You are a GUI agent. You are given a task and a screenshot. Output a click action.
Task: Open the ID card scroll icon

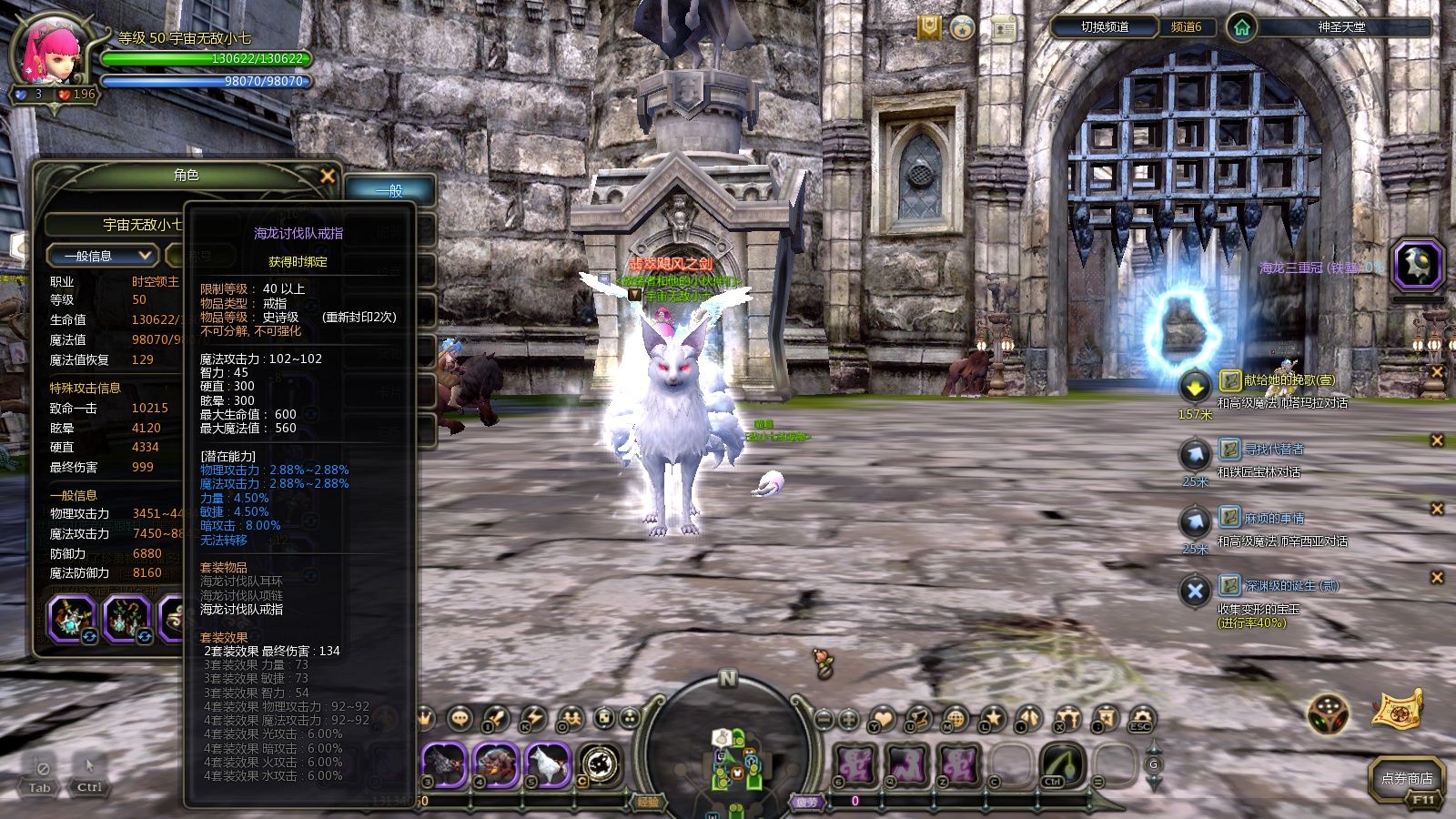pos(1004,28)
